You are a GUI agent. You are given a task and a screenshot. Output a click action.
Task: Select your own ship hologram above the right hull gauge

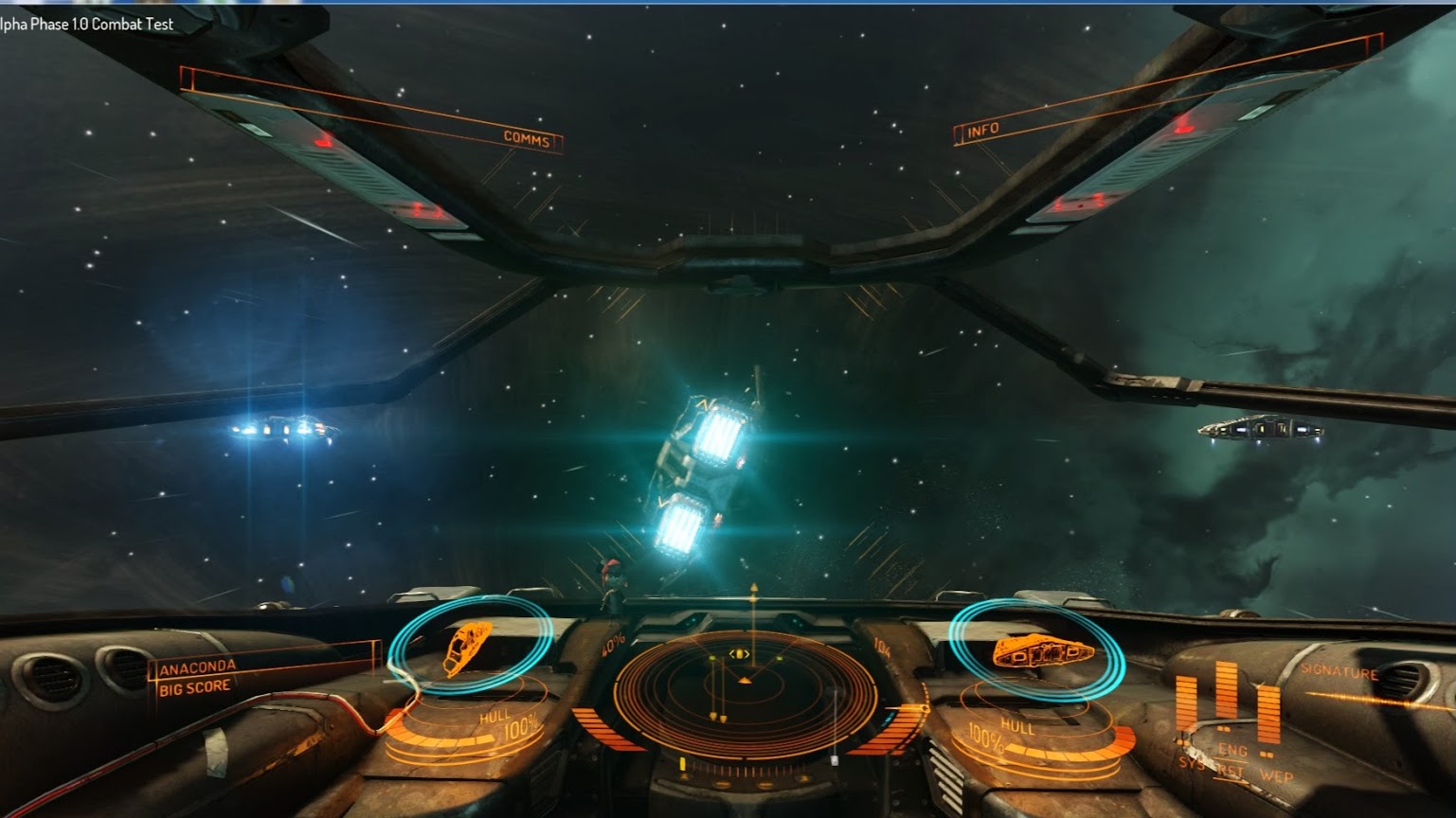tap(1040, 651)
